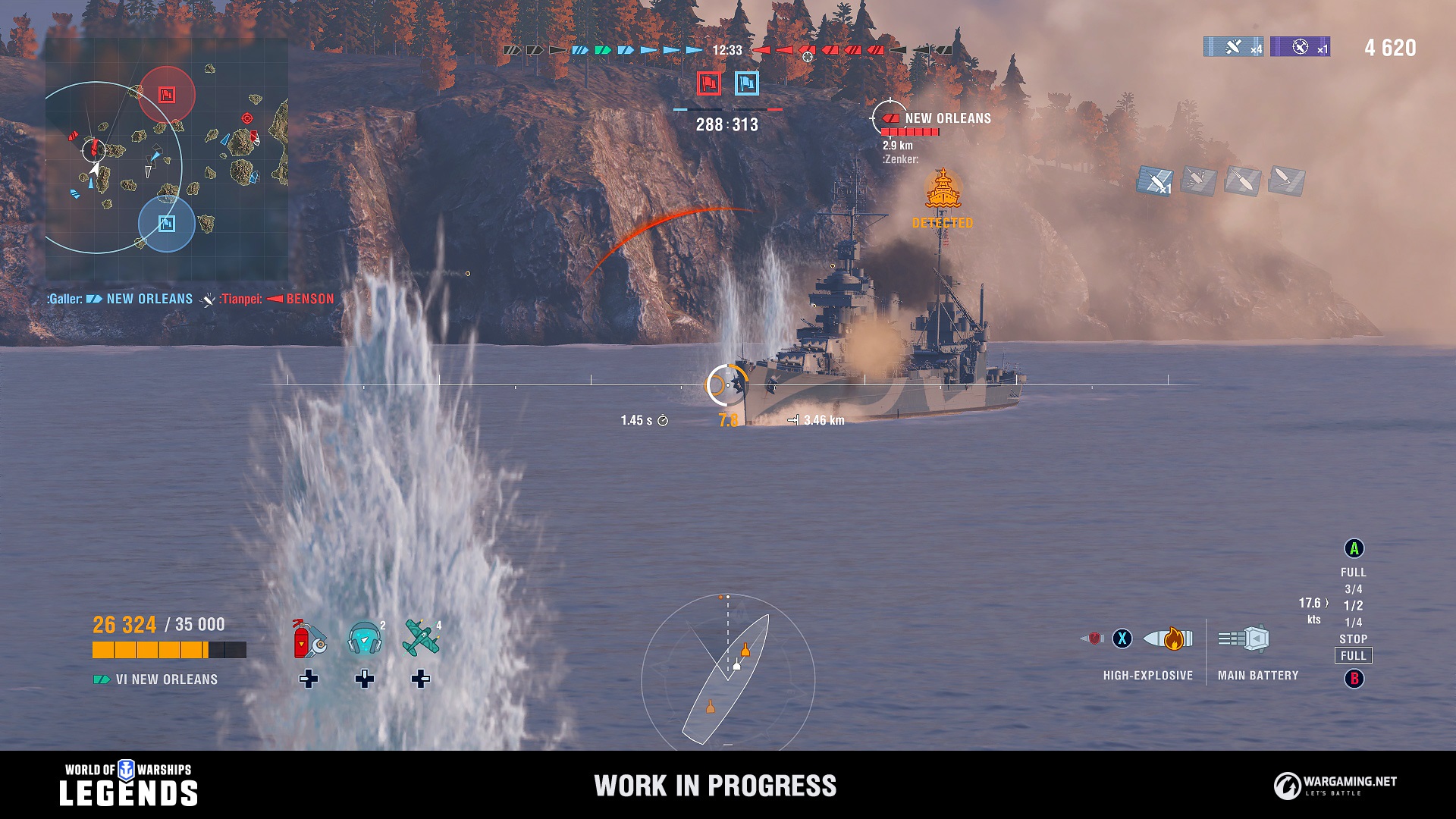Set engine throttle to STOP
Screen dimensions: 1456x819
pos(1354,639)
